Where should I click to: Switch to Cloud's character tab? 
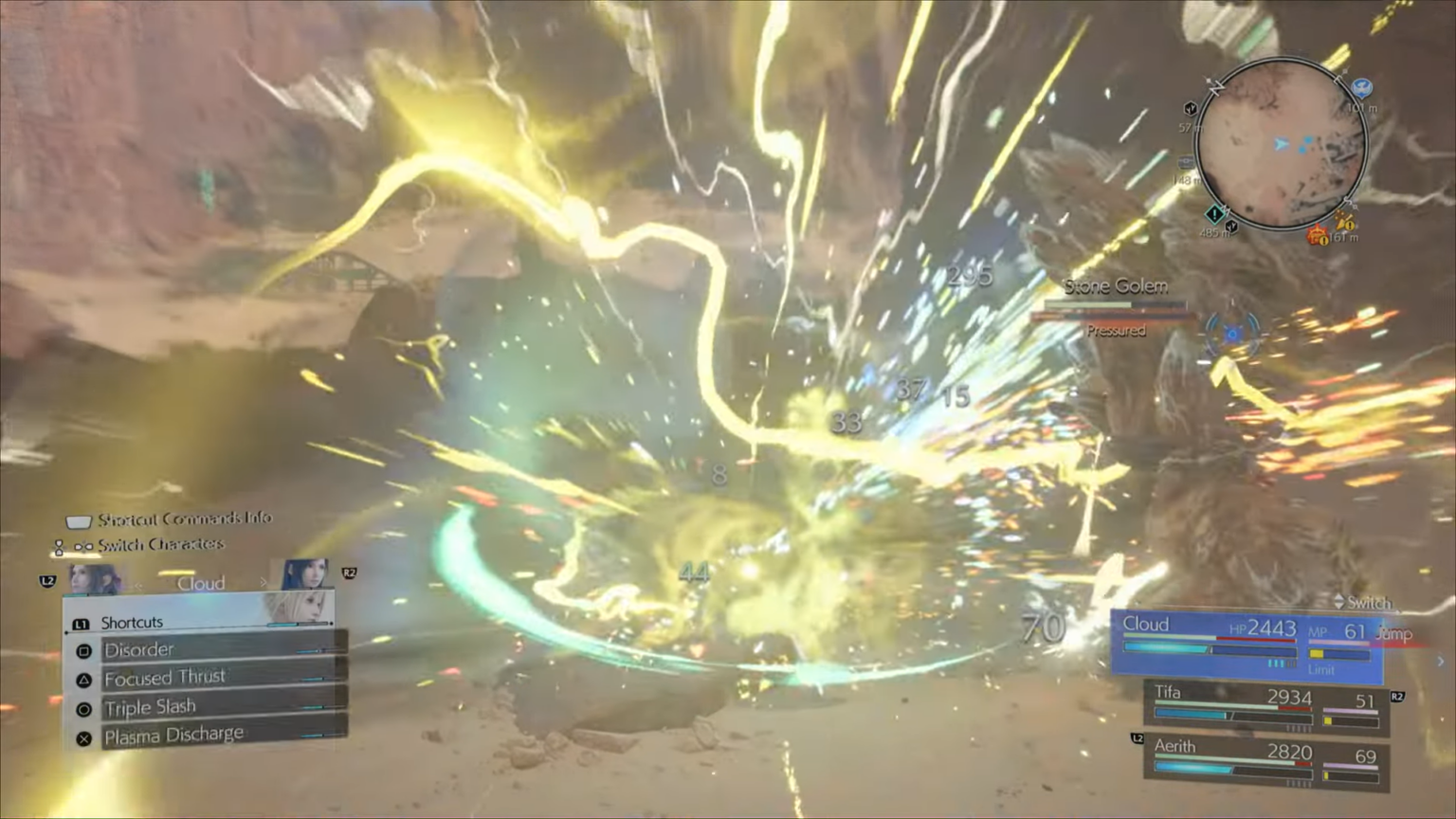tap(202, 583)
